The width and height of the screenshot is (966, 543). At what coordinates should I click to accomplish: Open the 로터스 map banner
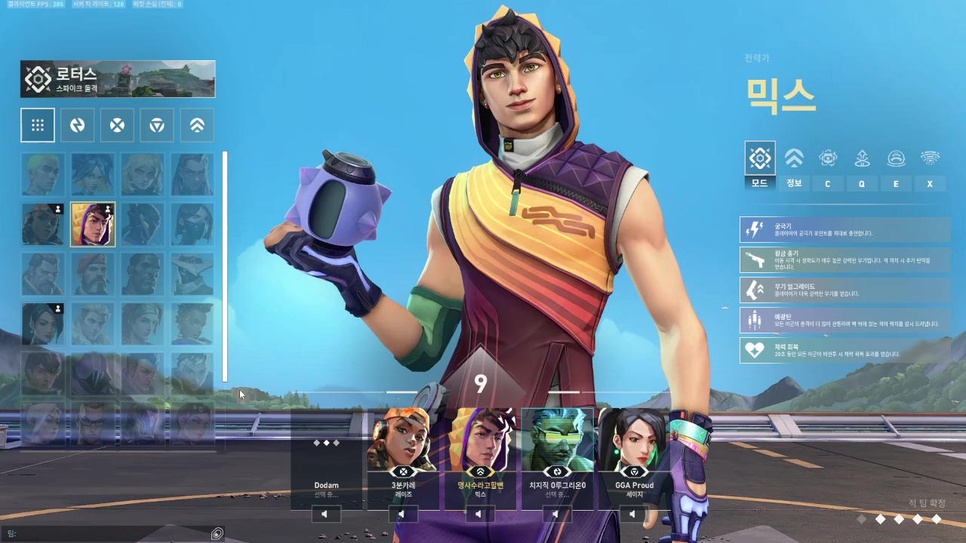coord(118,79)
